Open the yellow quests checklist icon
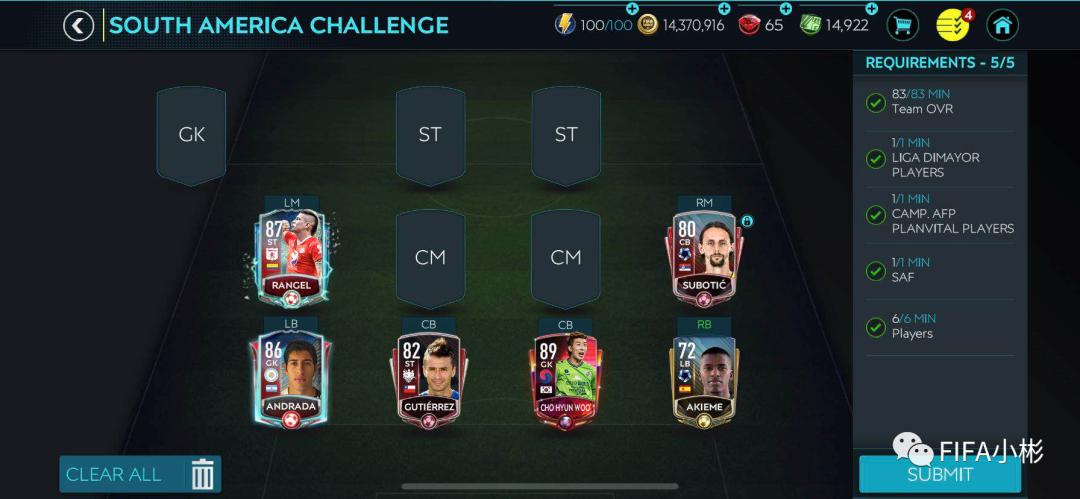The height and width of the screenshot is (499, 1080). (953, 25)
